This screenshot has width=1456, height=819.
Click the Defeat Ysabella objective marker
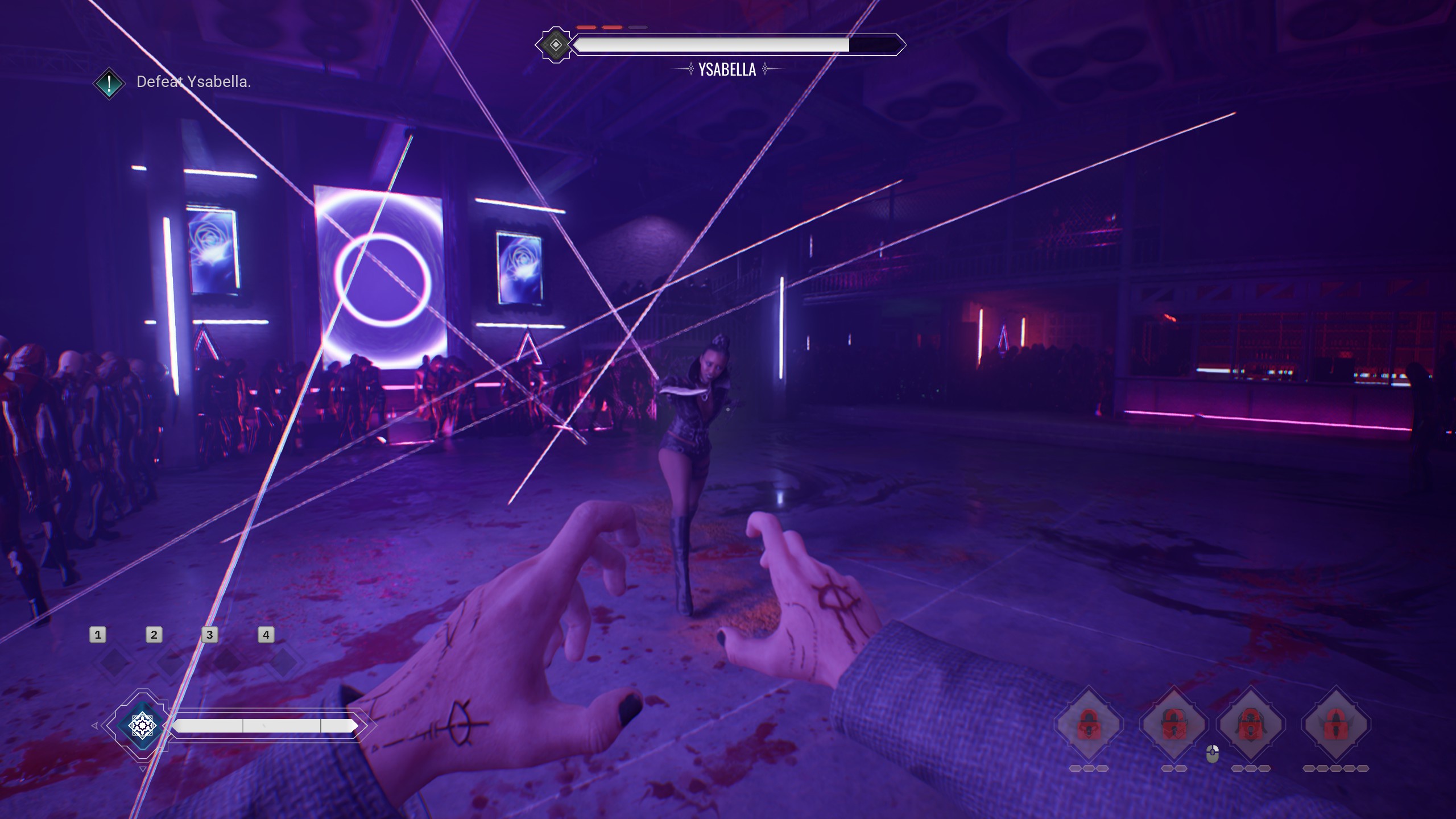click(x=109, y=83)
